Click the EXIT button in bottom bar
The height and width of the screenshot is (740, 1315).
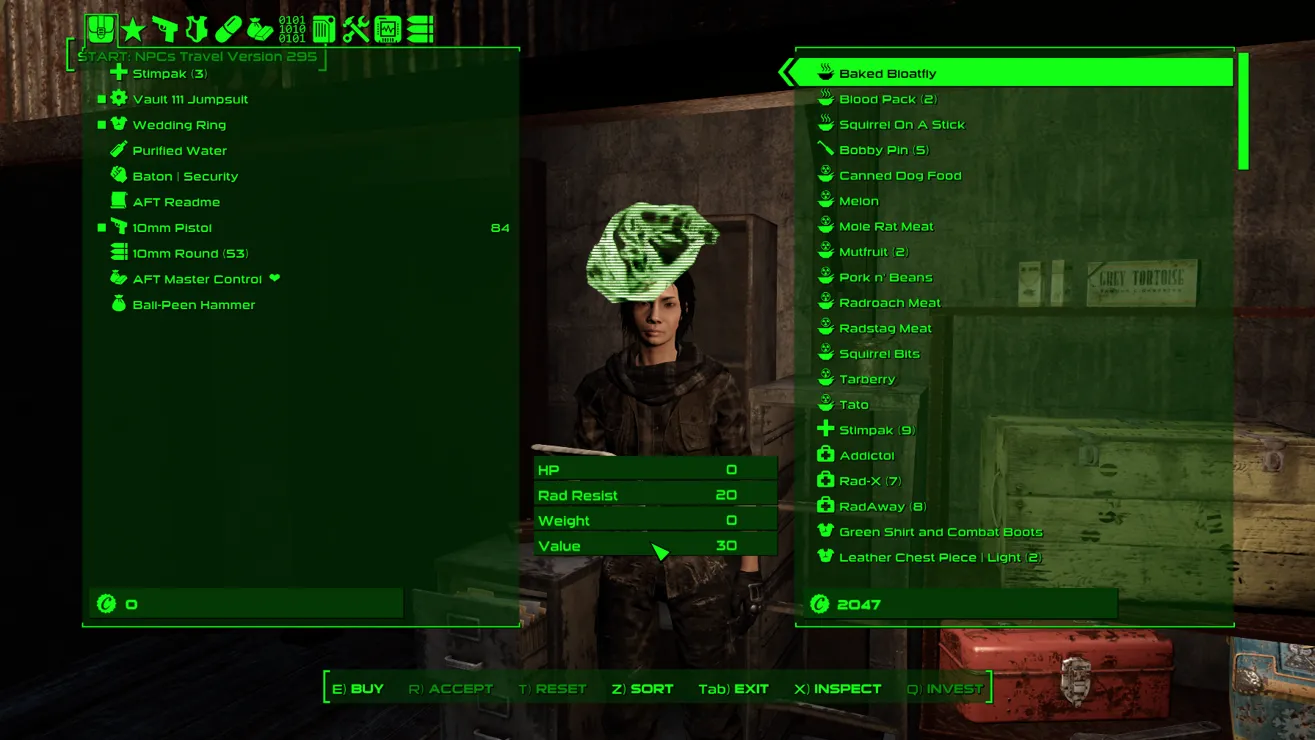pos(733,689)
